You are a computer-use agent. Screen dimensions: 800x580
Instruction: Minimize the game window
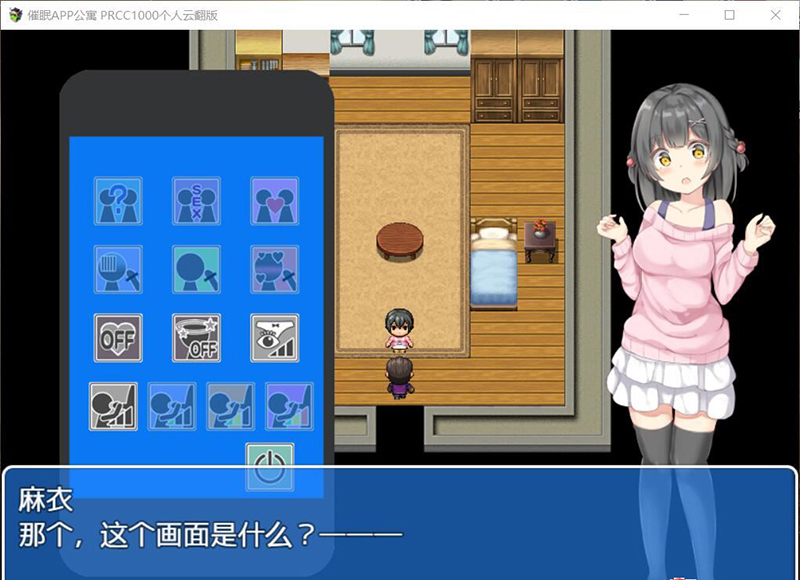(x=684, y=15)
